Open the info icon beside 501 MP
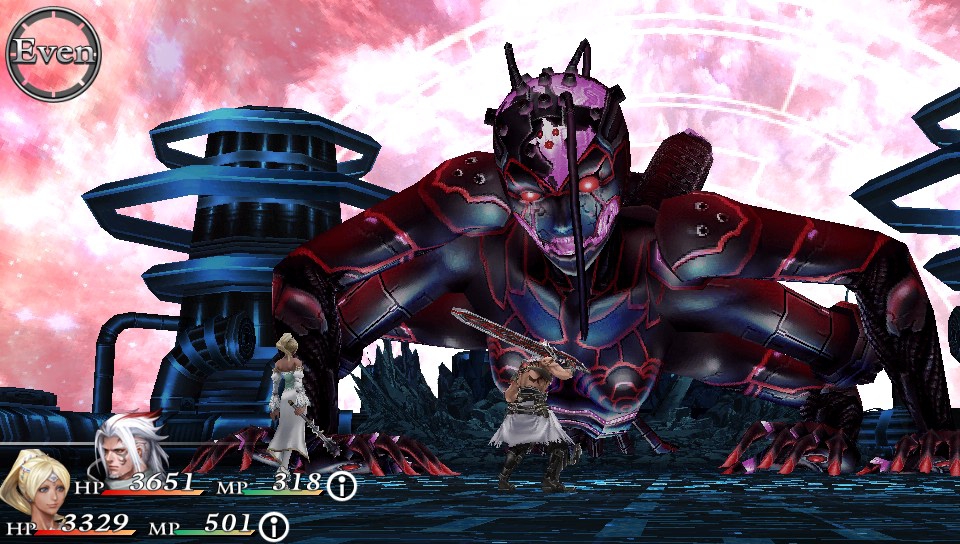 273,526
